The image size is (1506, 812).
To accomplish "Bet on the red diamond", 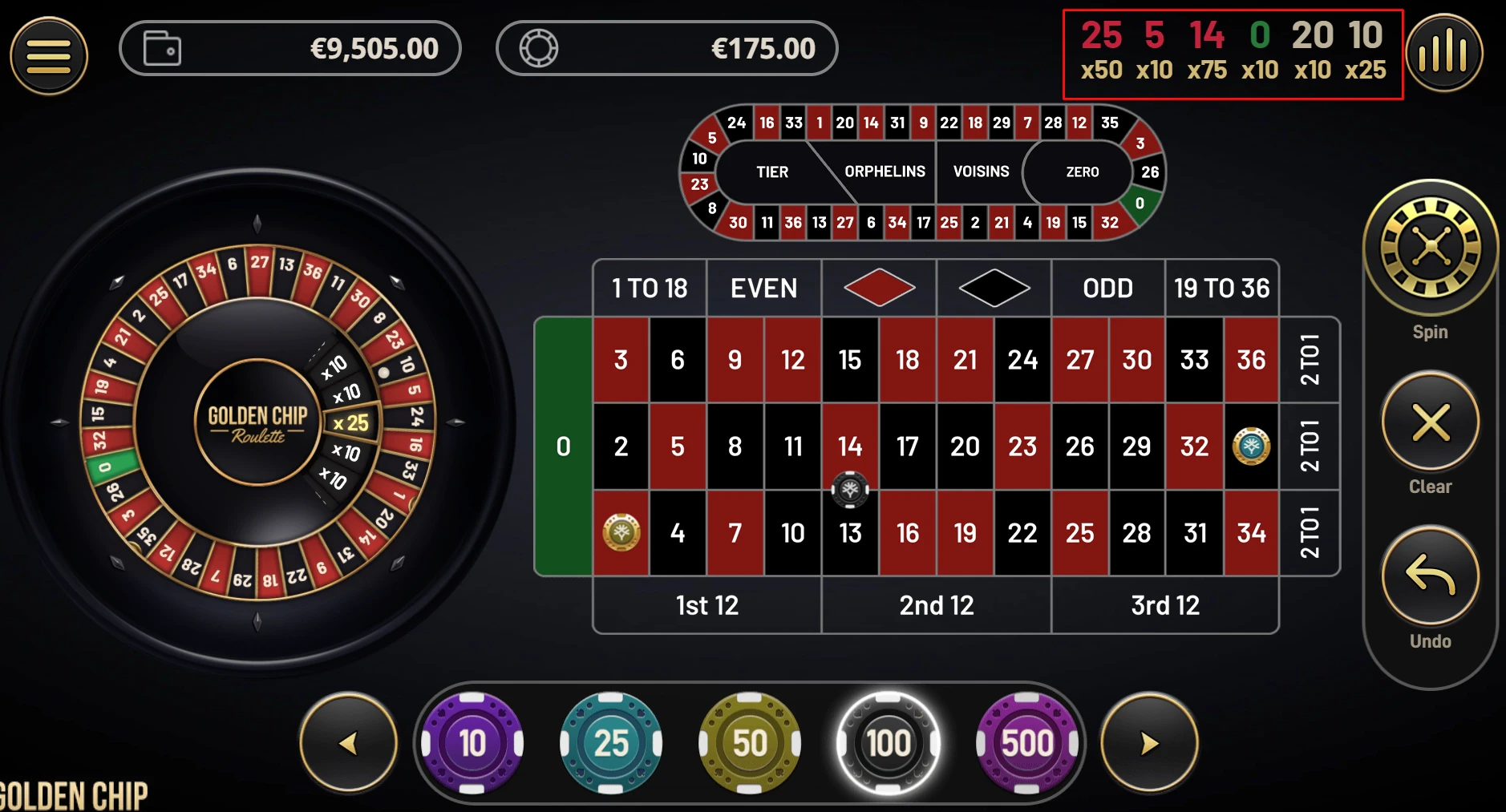I will coord(878,287).
